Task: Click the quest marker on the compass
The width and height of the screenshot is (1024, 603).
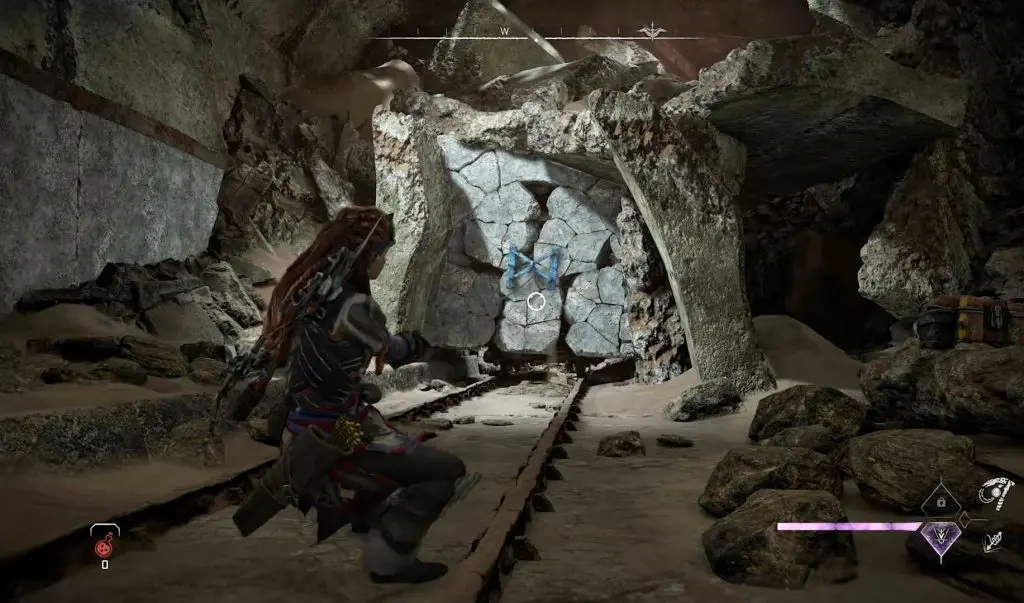Action: click(654, 30)
